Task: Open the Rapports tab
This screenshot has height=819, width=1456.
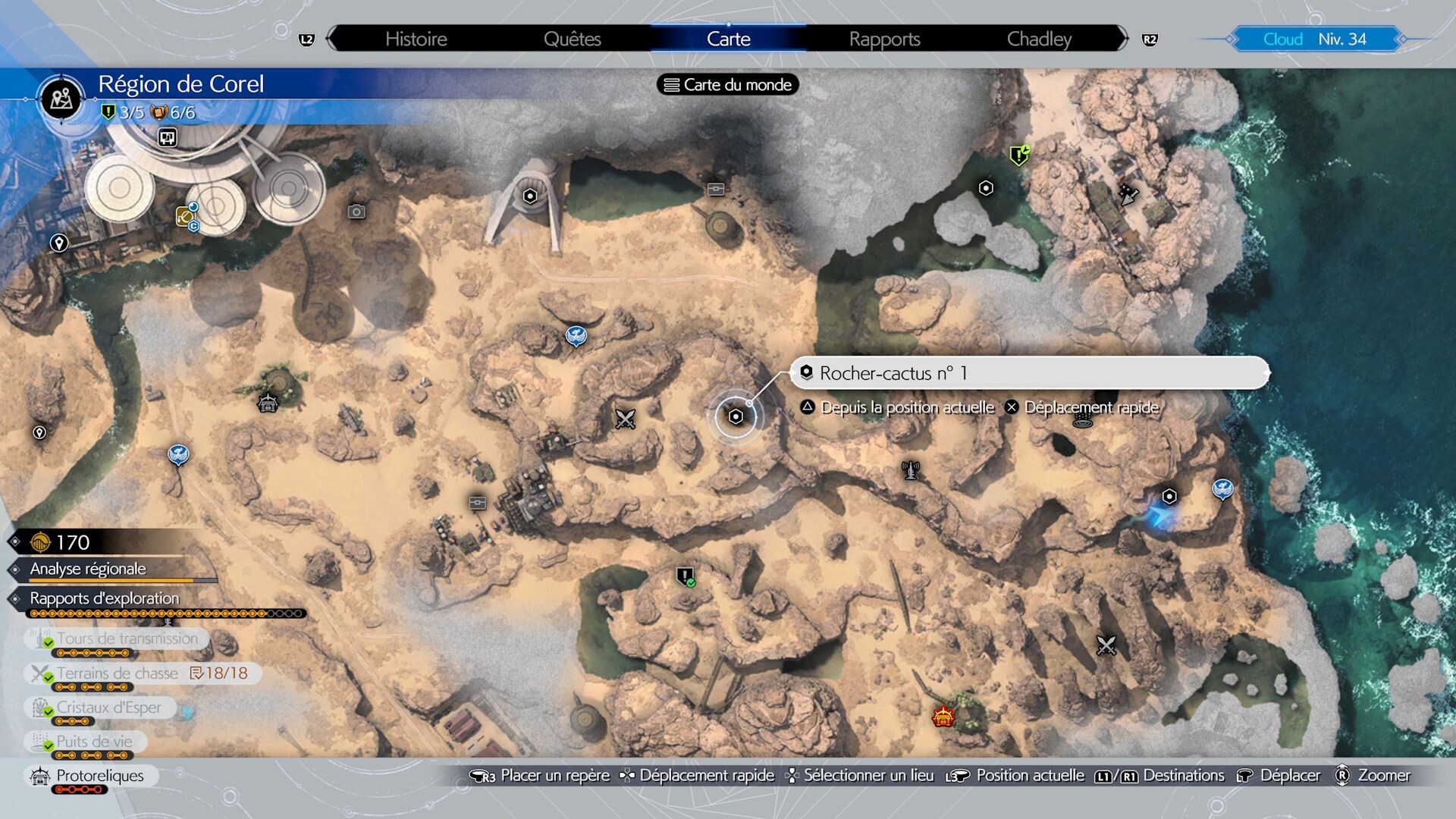Action: pos(886,39)
